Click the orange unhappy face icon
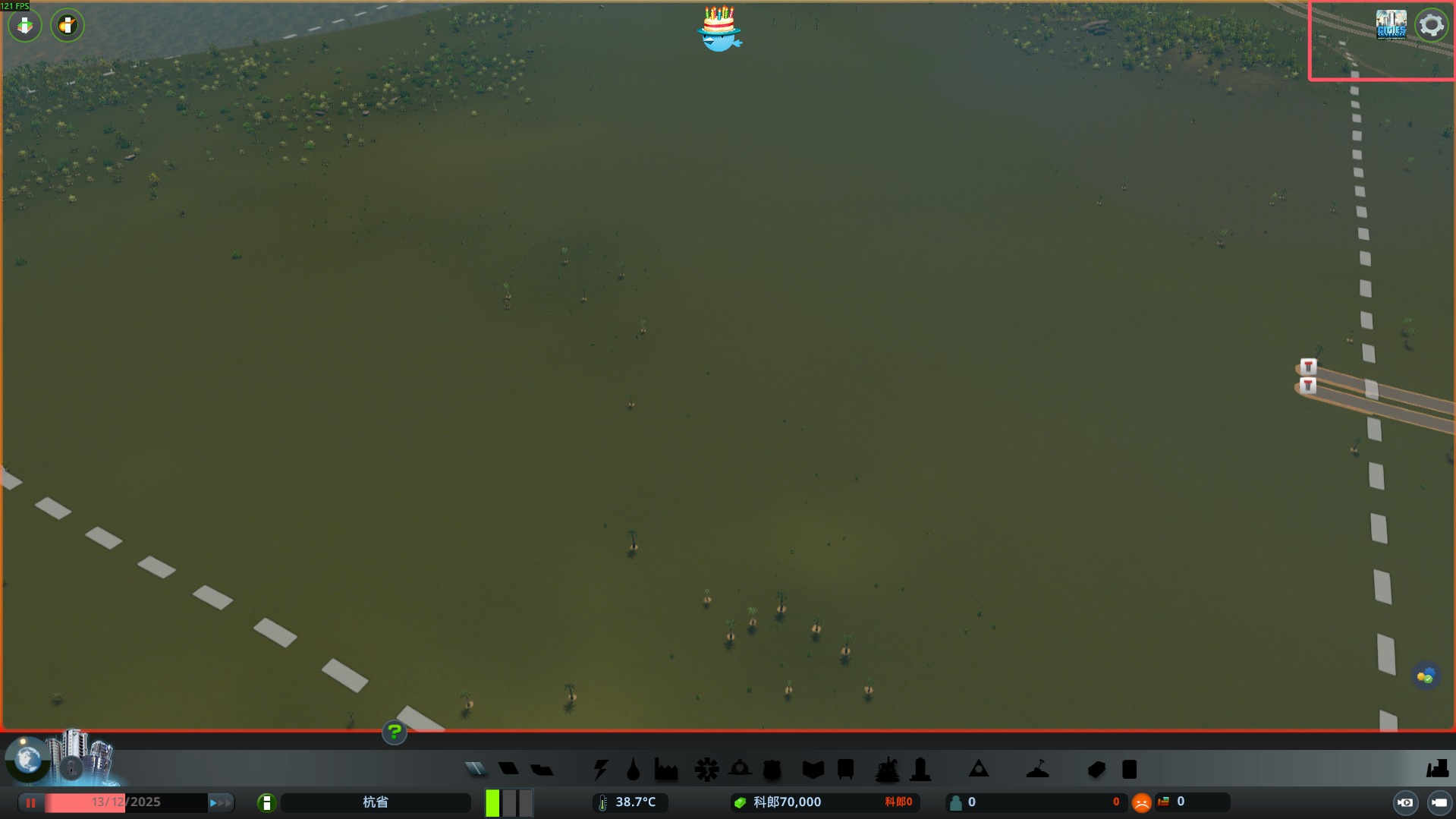 [1141, 802]
